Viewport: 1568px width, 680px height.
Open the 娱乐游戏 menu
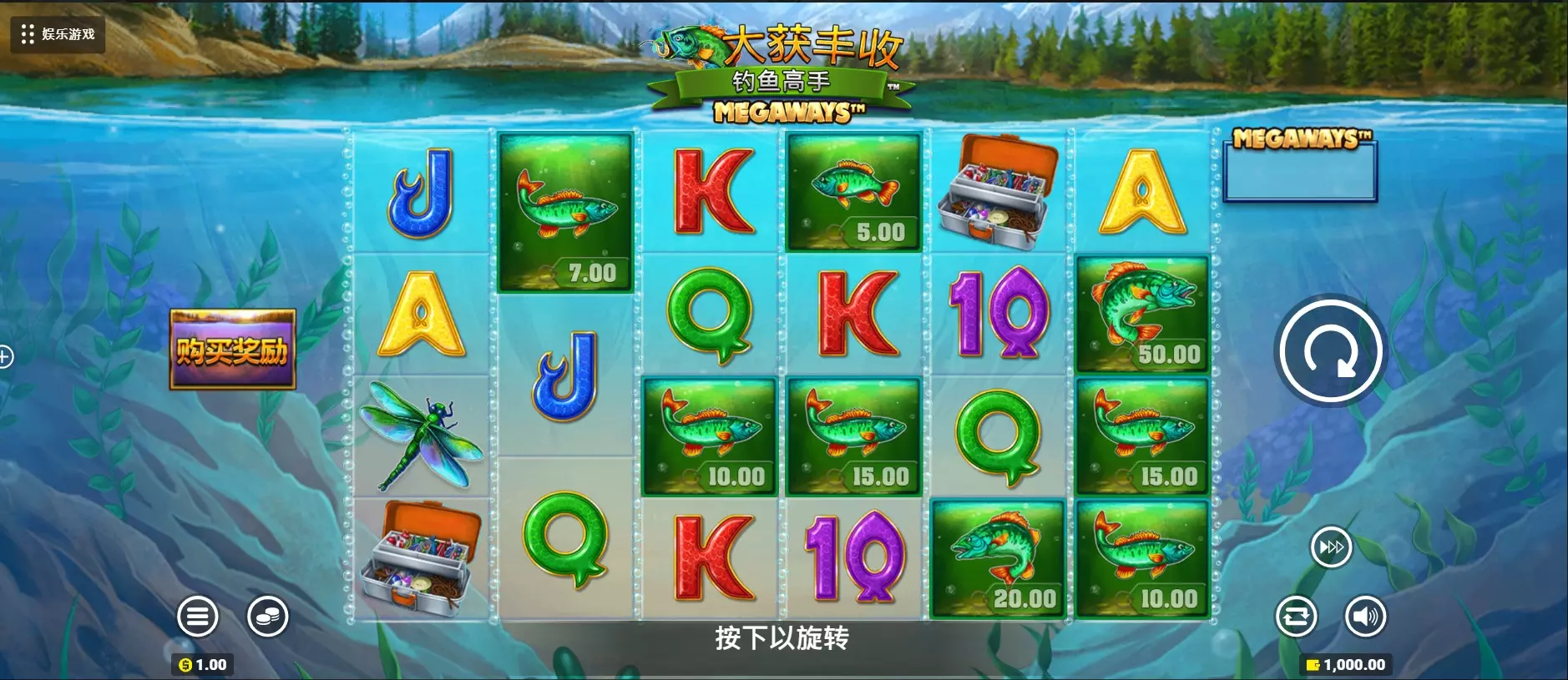[58, 35]
